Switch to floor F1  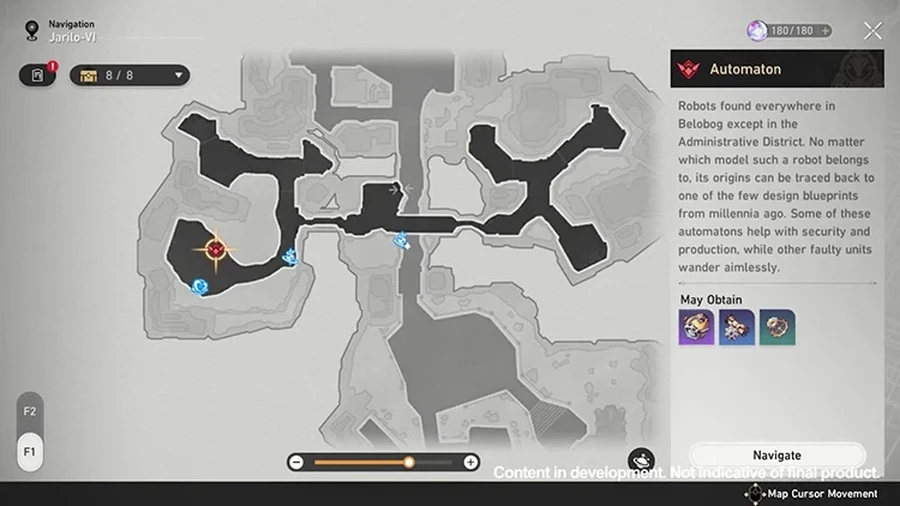pyautogui.click(x=30, y=451)
